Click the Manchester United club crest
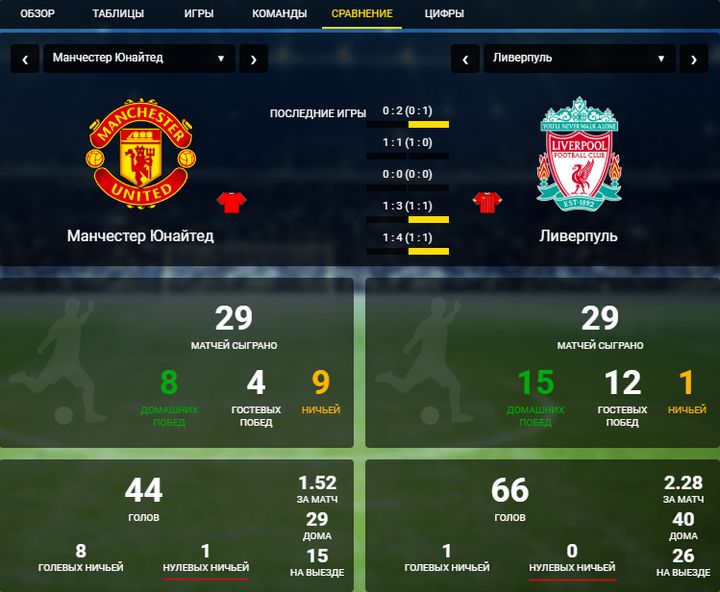 [x=141, y=152]
